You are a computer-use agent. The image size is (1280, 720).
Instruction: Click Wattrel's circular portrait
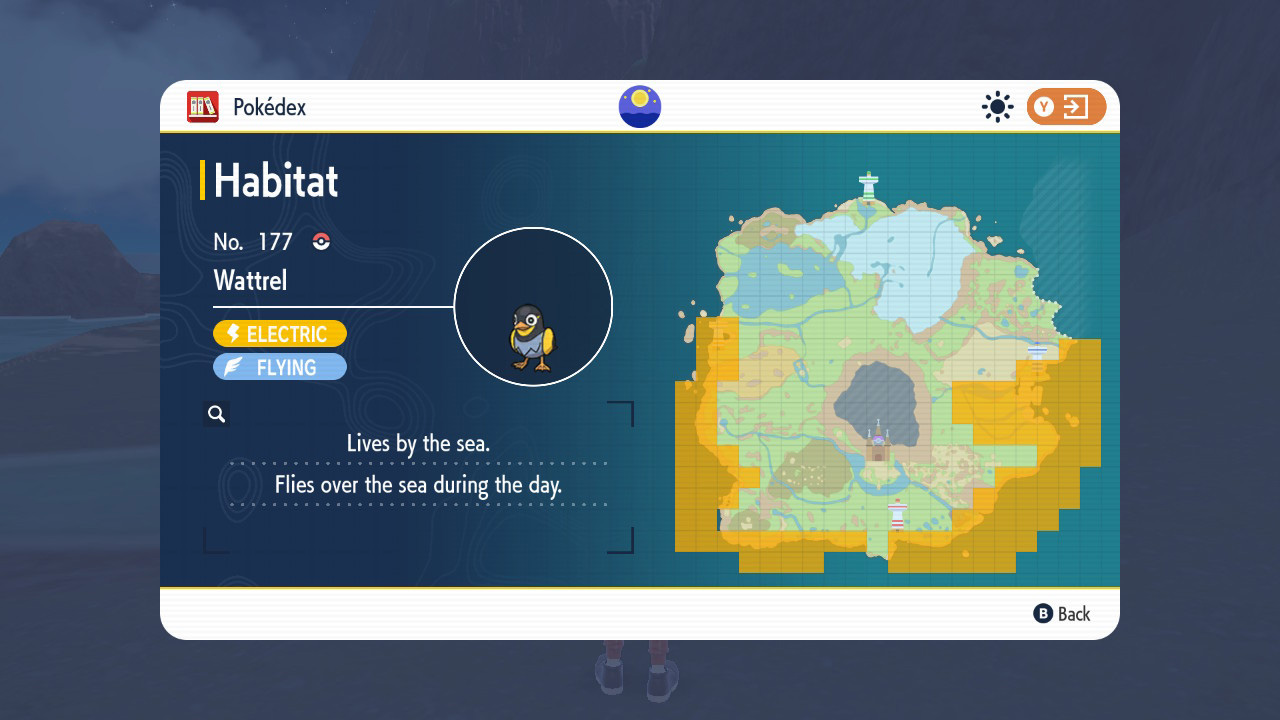pyautogui.click(x=534, y=306)
